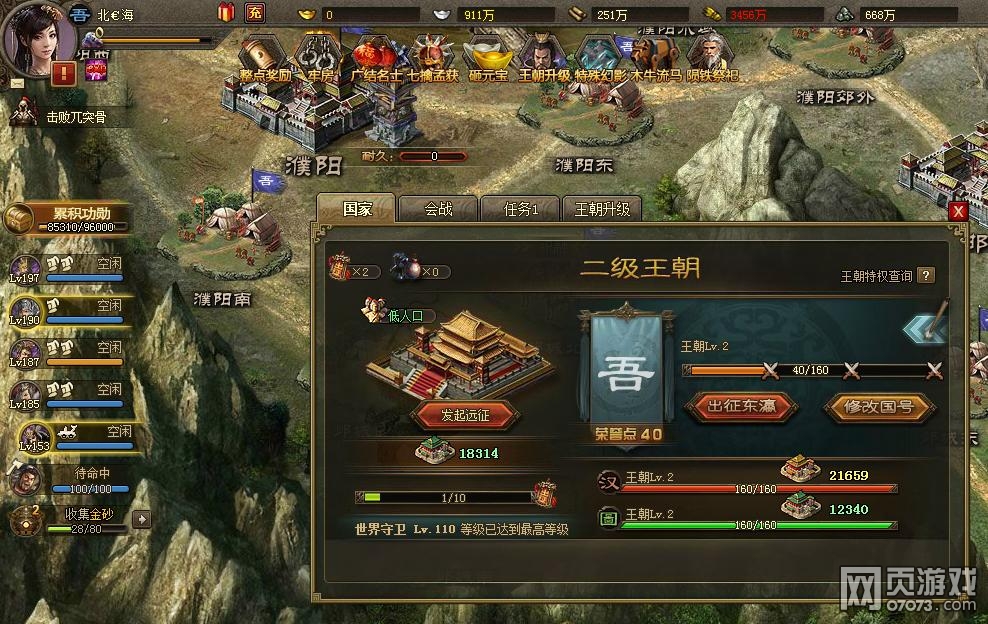This screenshot has height=624, width=988.
Task: Open the 王朝特权查询 help question mark
Action: (926, 276)
